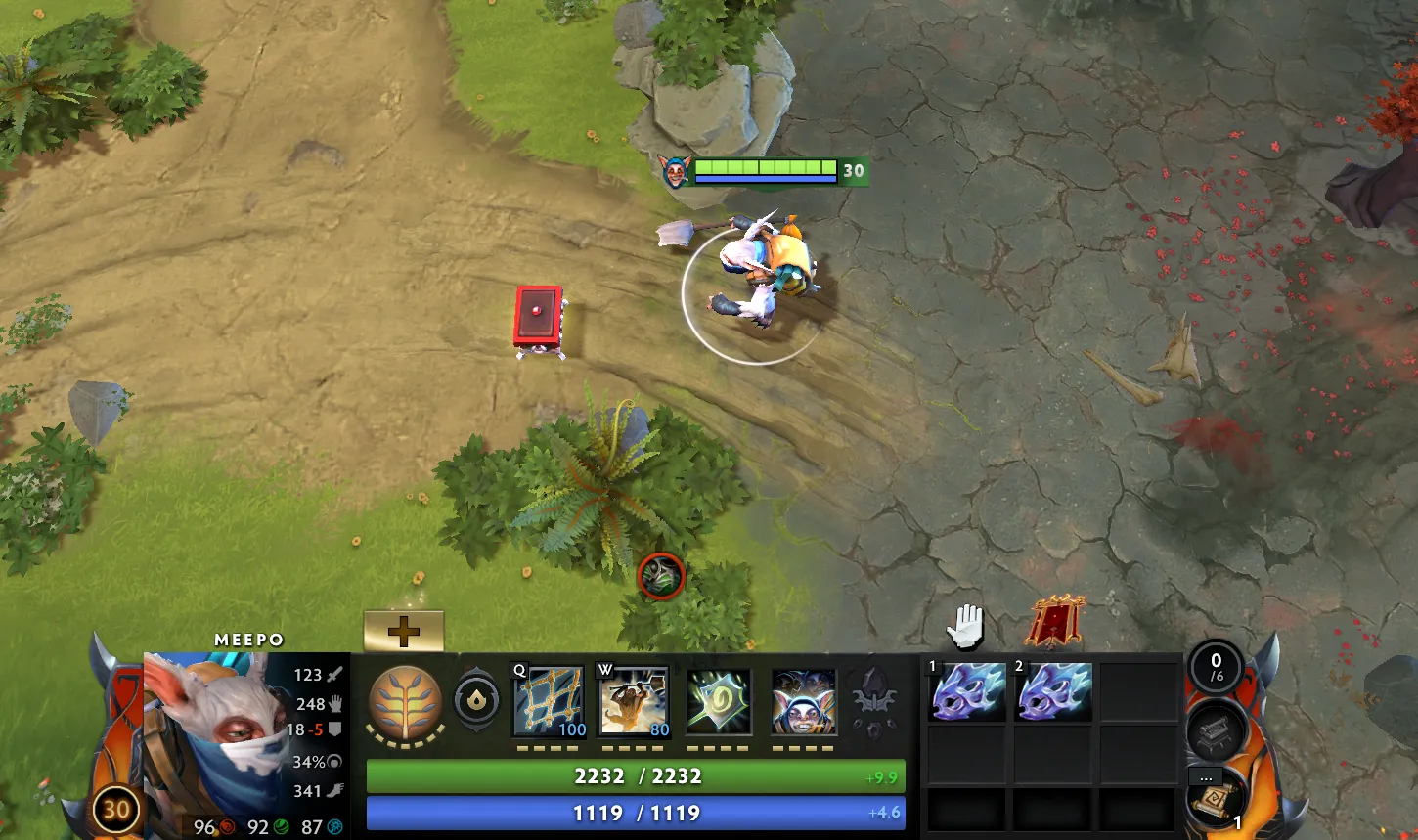Image resolution: width=1418 pixels, height=840 pixels.
Task: Click the level 30 experience badge
Action: [116, 810]
